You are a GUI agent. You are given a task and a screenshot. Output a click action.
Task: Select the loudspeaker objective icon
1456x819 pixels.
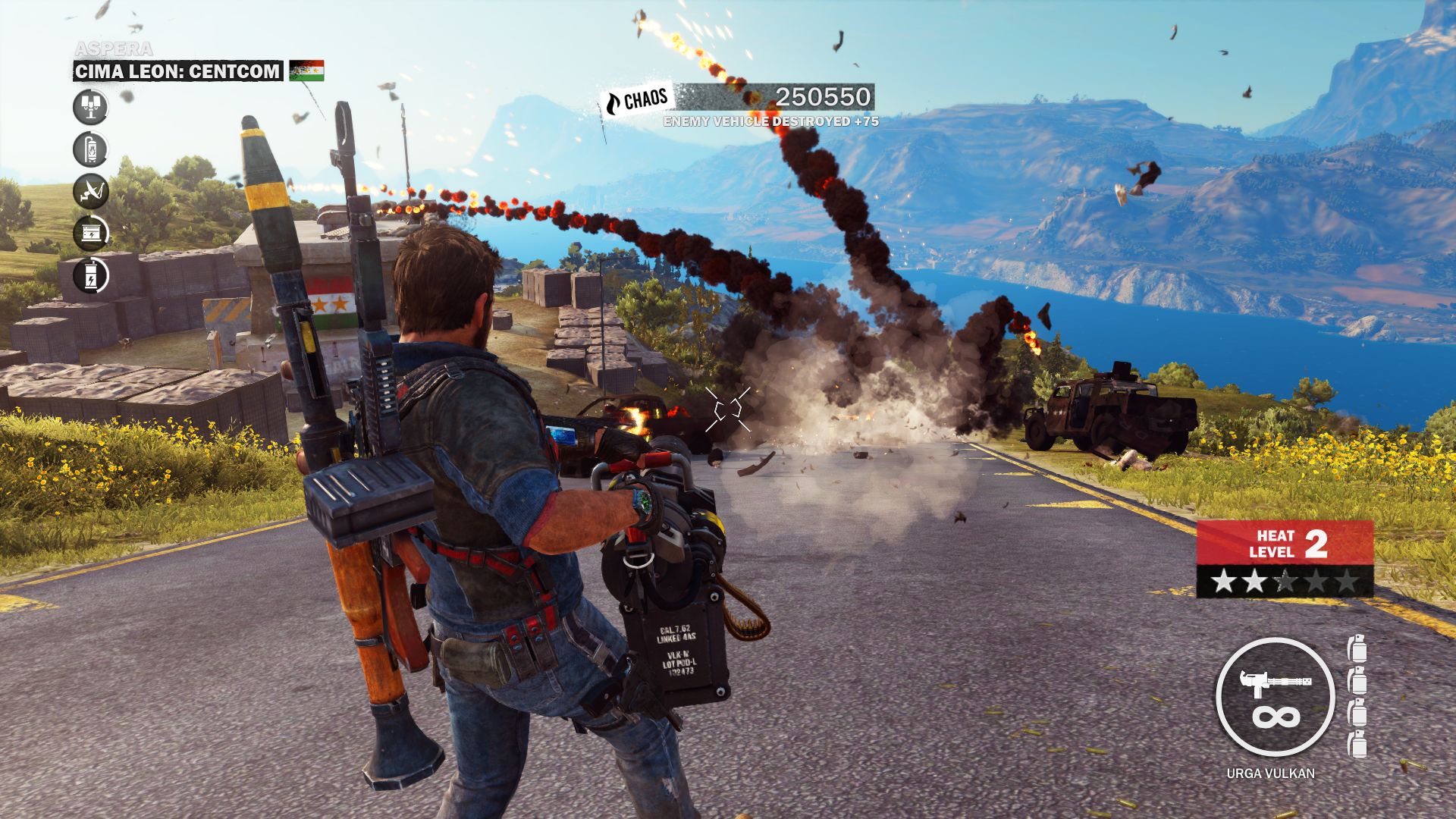(90, 107)
